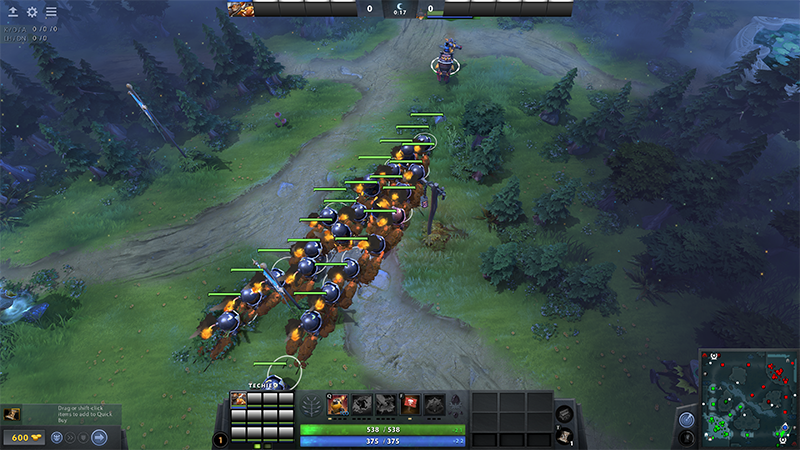Click the Techies hero portrait in unit panel
800x450 pixels.
coord(240,399)
